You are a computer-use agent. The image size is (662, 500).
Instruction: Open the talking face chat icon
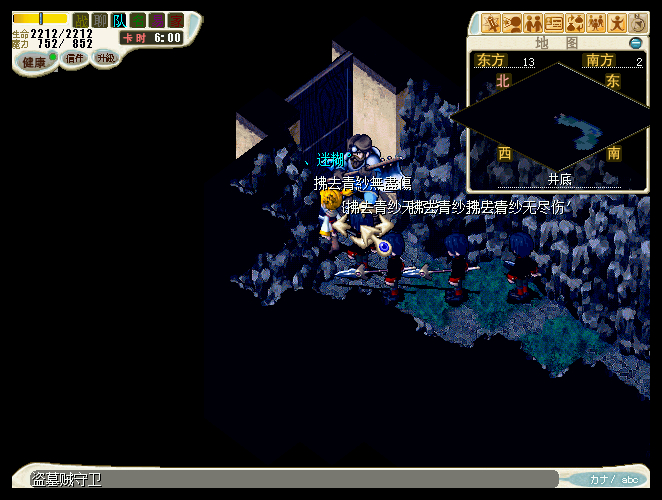point(512,22)
